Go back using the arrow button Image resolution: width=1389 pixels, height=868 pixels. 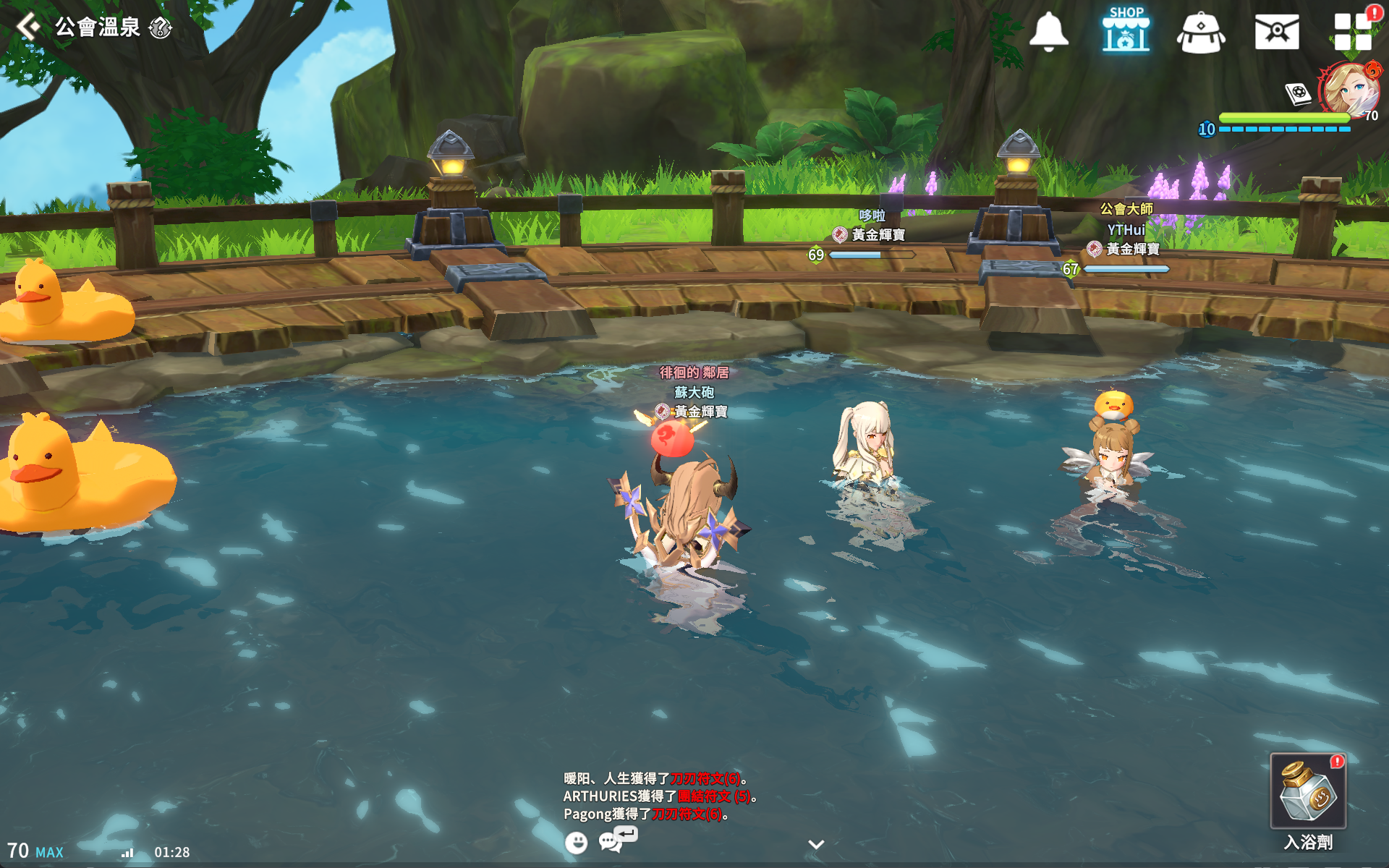28,27
